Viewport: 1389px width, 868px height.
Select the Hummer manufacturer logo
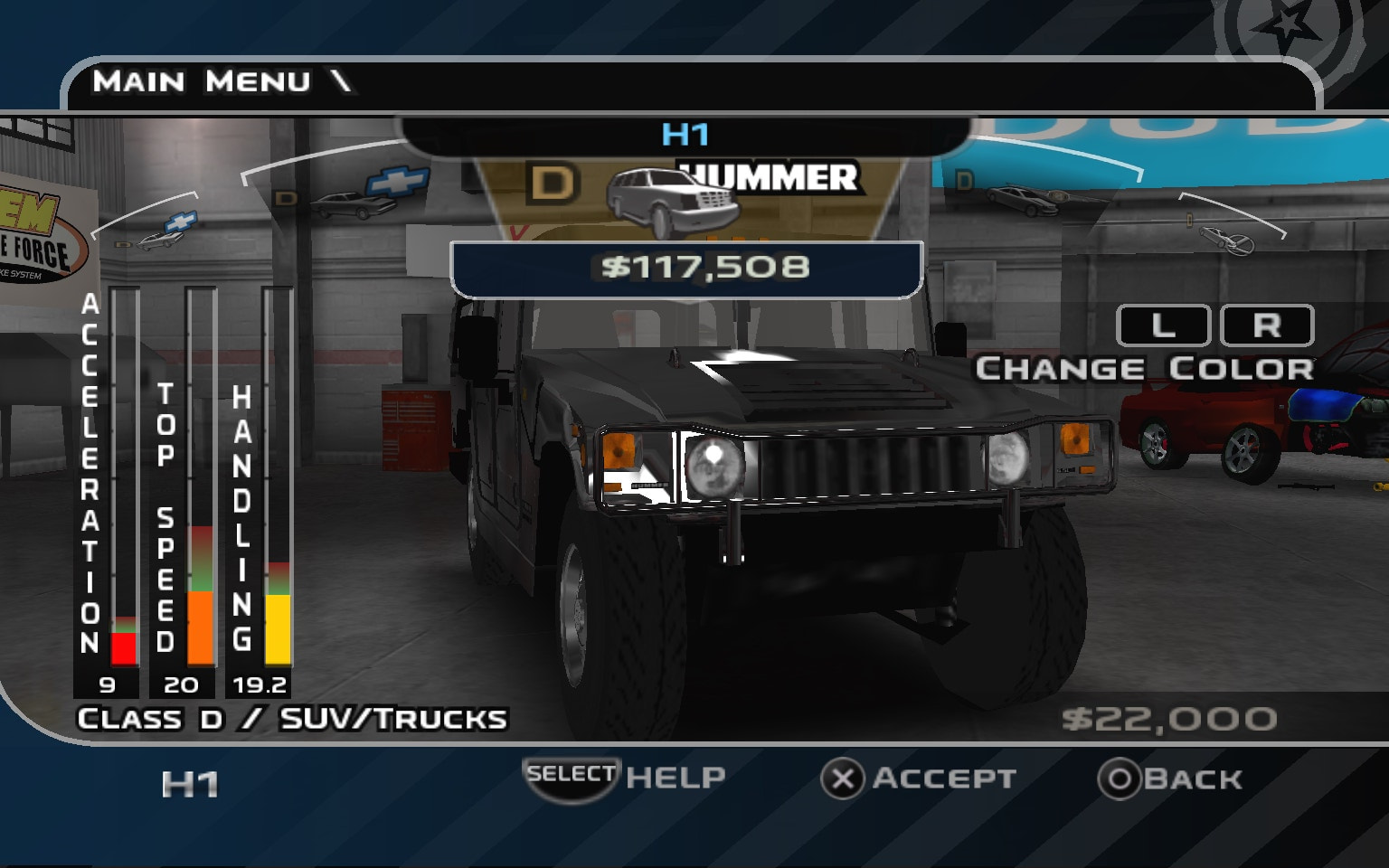click(x=770, y=177)
